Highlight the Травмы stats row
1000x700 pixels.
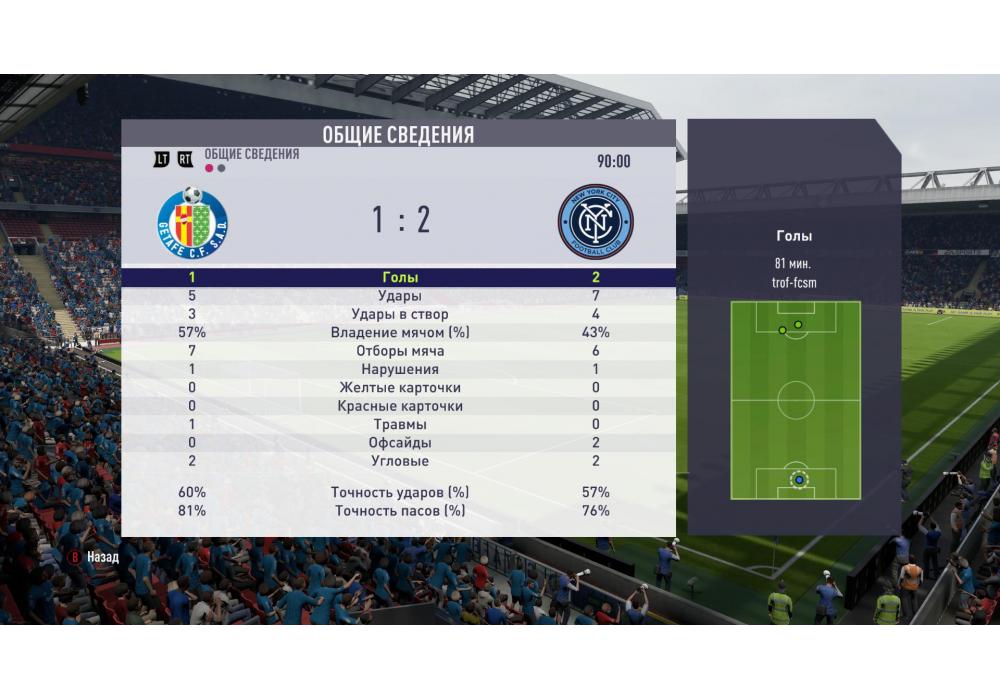[x=400, y=424]
